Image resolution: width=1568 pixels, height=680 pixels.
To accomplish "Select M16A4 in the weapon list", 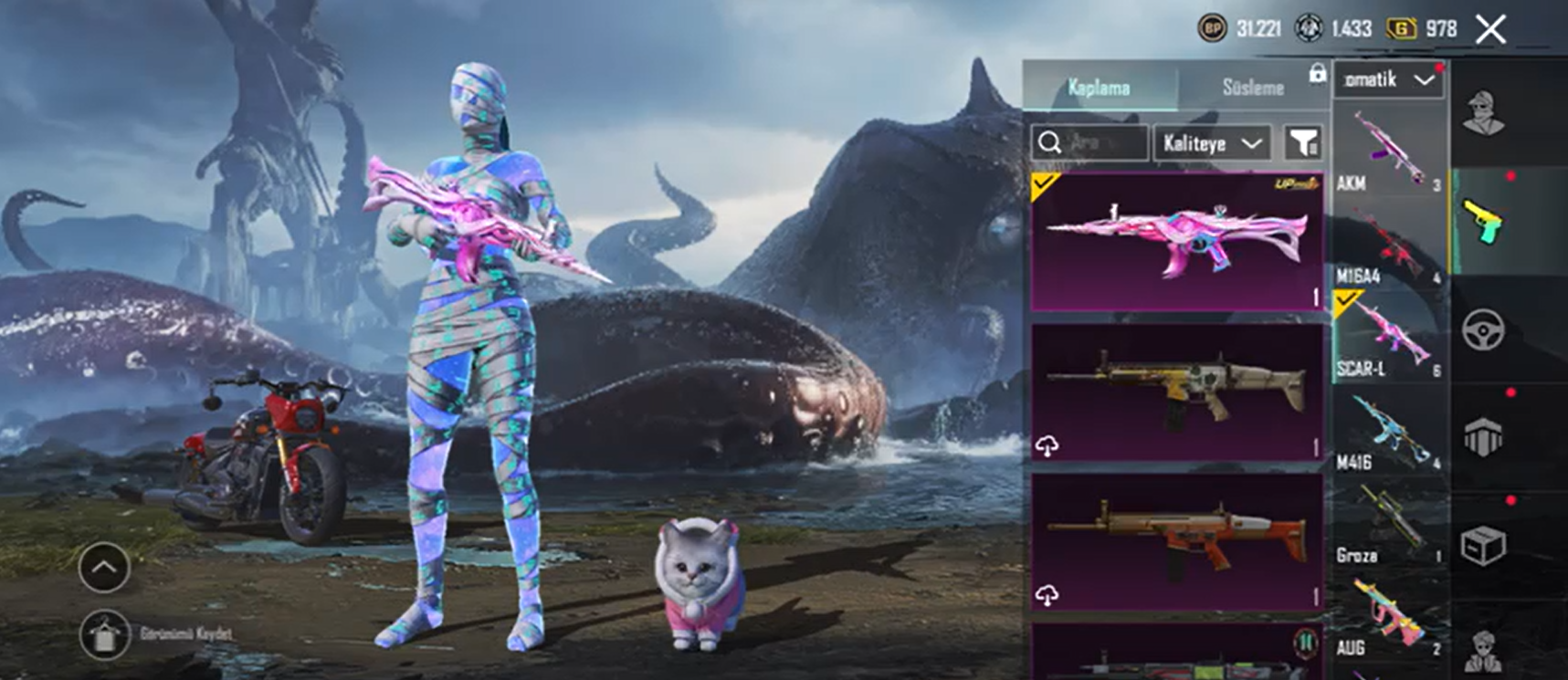I will click(1388, 246).
